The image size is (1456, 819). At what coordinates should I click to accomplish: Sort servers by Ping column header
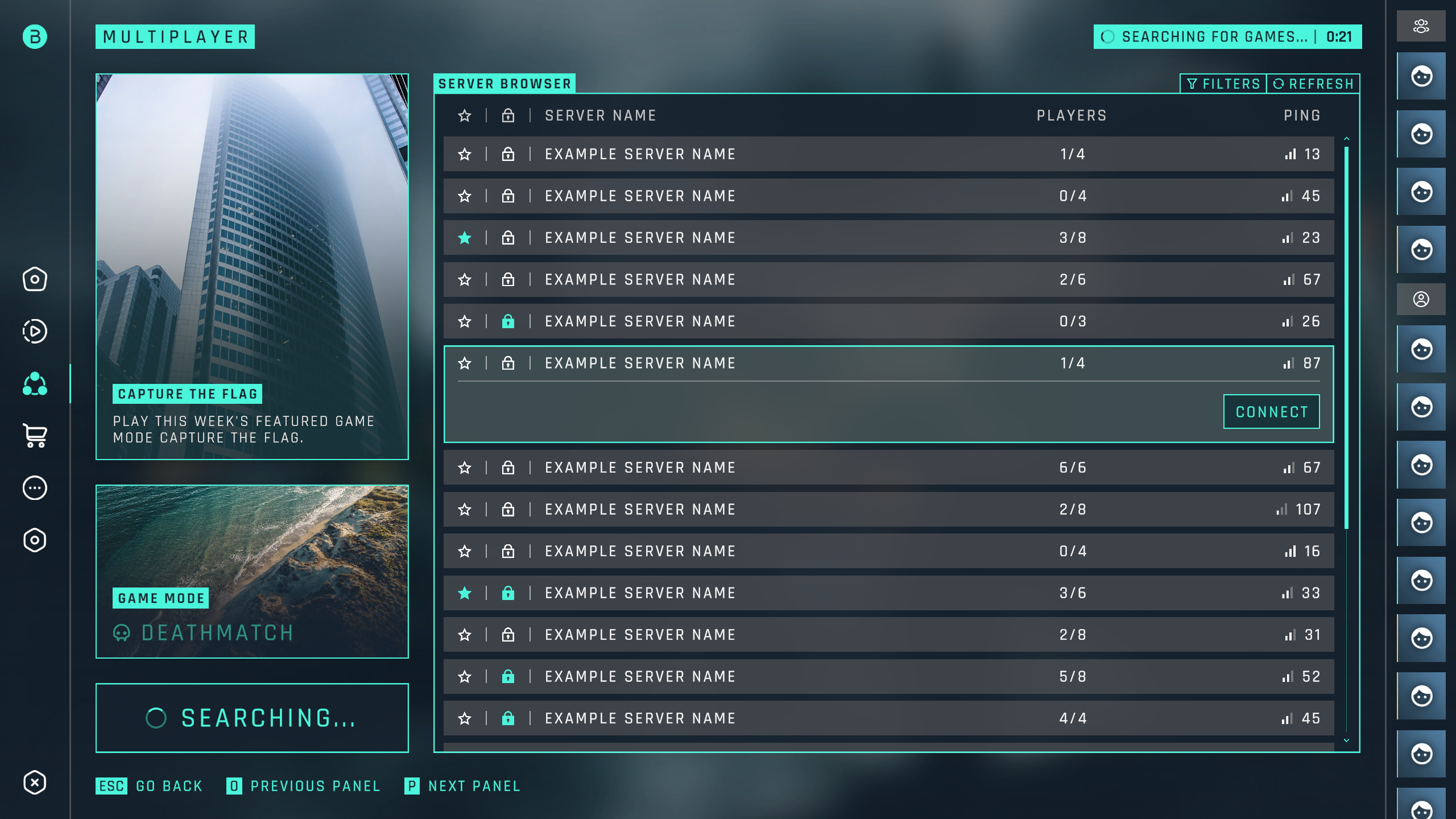coord(1302,116)
